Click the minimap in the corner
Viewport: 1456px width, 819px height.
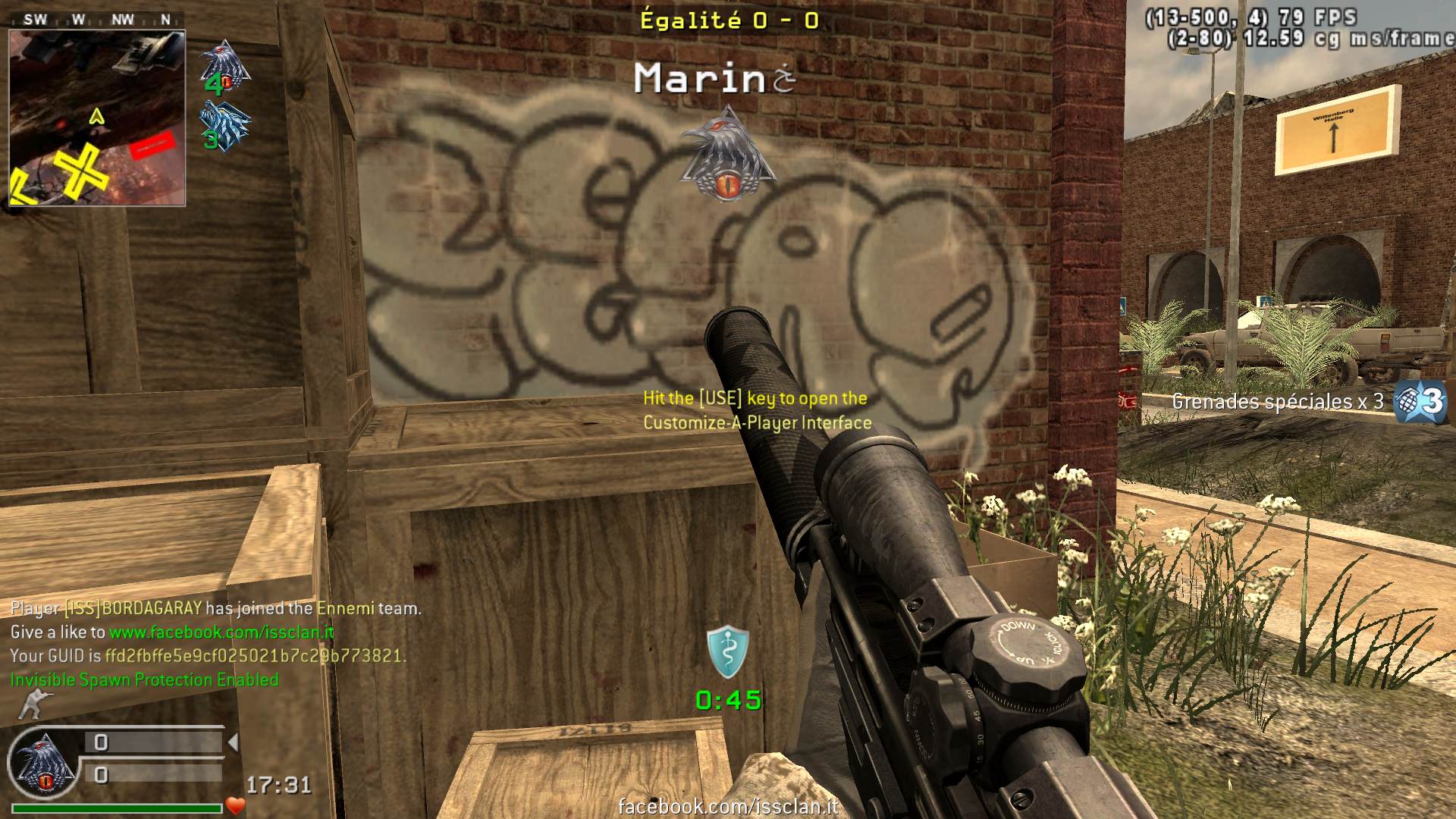[97, 118]
